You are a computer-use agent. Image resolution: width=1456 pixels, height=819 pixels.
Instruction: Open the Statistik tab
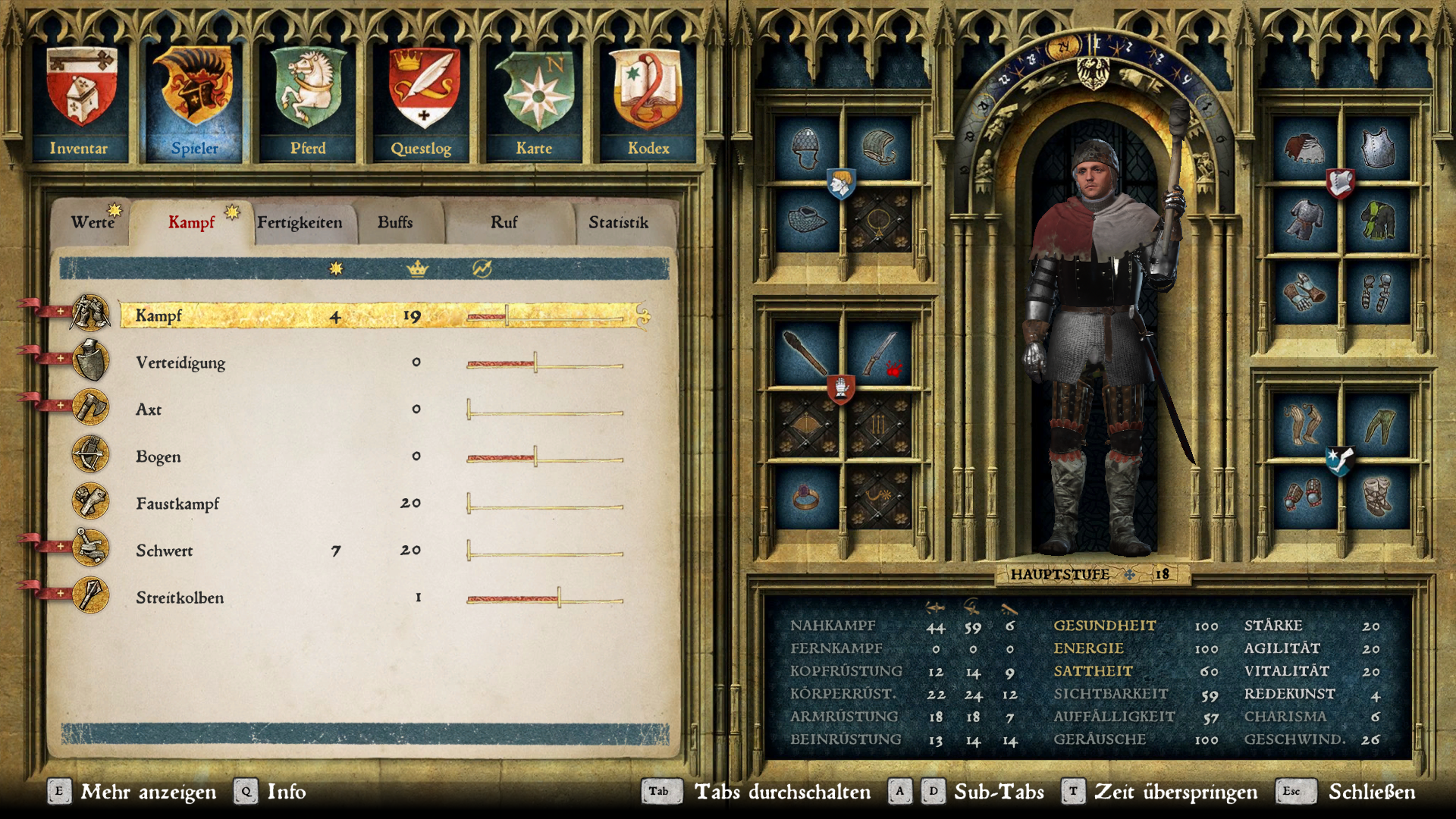618,222
